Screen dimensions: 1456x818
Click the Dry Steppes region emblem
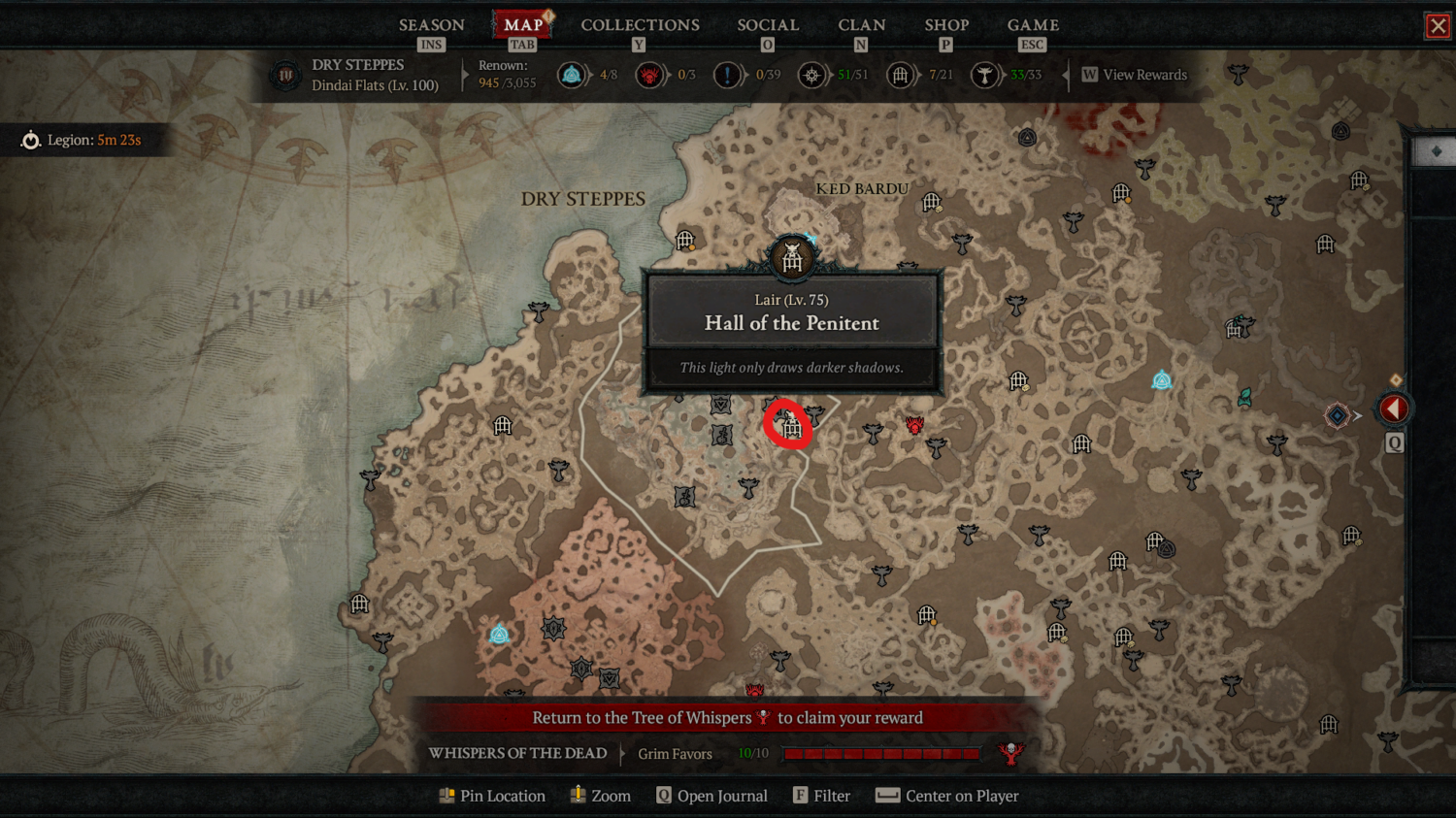point(285,74)
